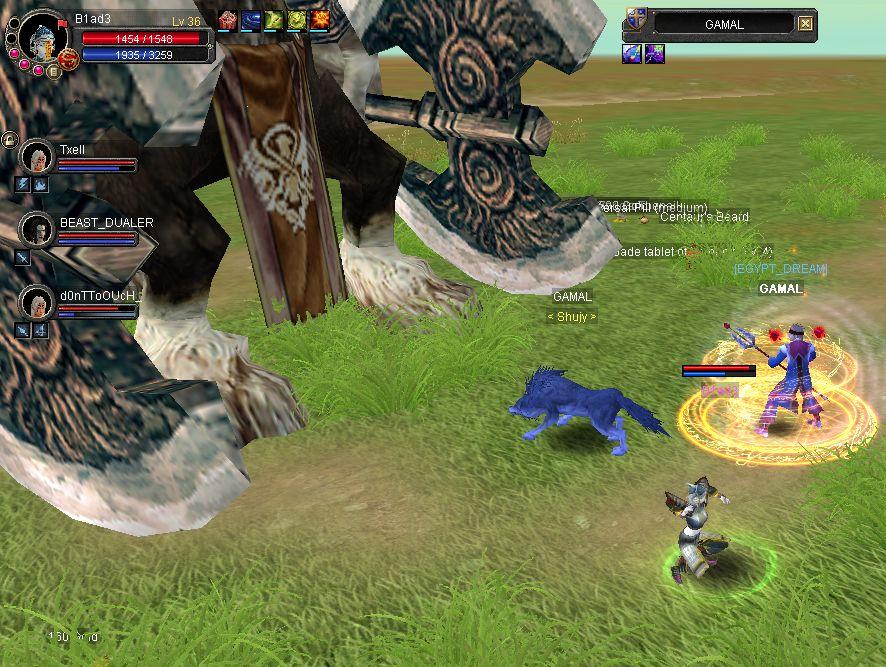Open the small scroll button under the portrait
Screen dimensions: 886x667
pos(54,72)
